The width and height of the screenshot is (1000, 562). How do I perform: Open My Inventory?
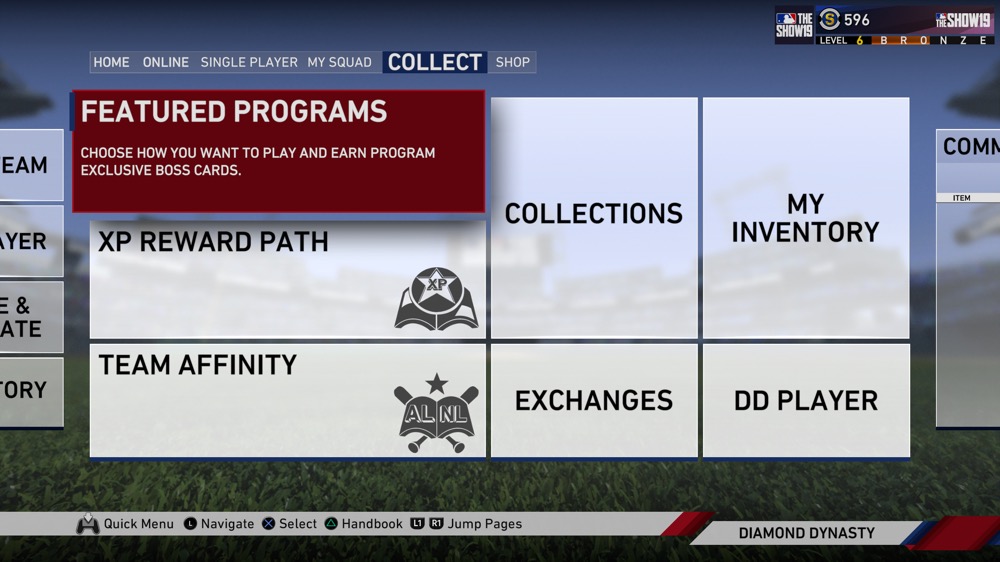tap(806, 217)
